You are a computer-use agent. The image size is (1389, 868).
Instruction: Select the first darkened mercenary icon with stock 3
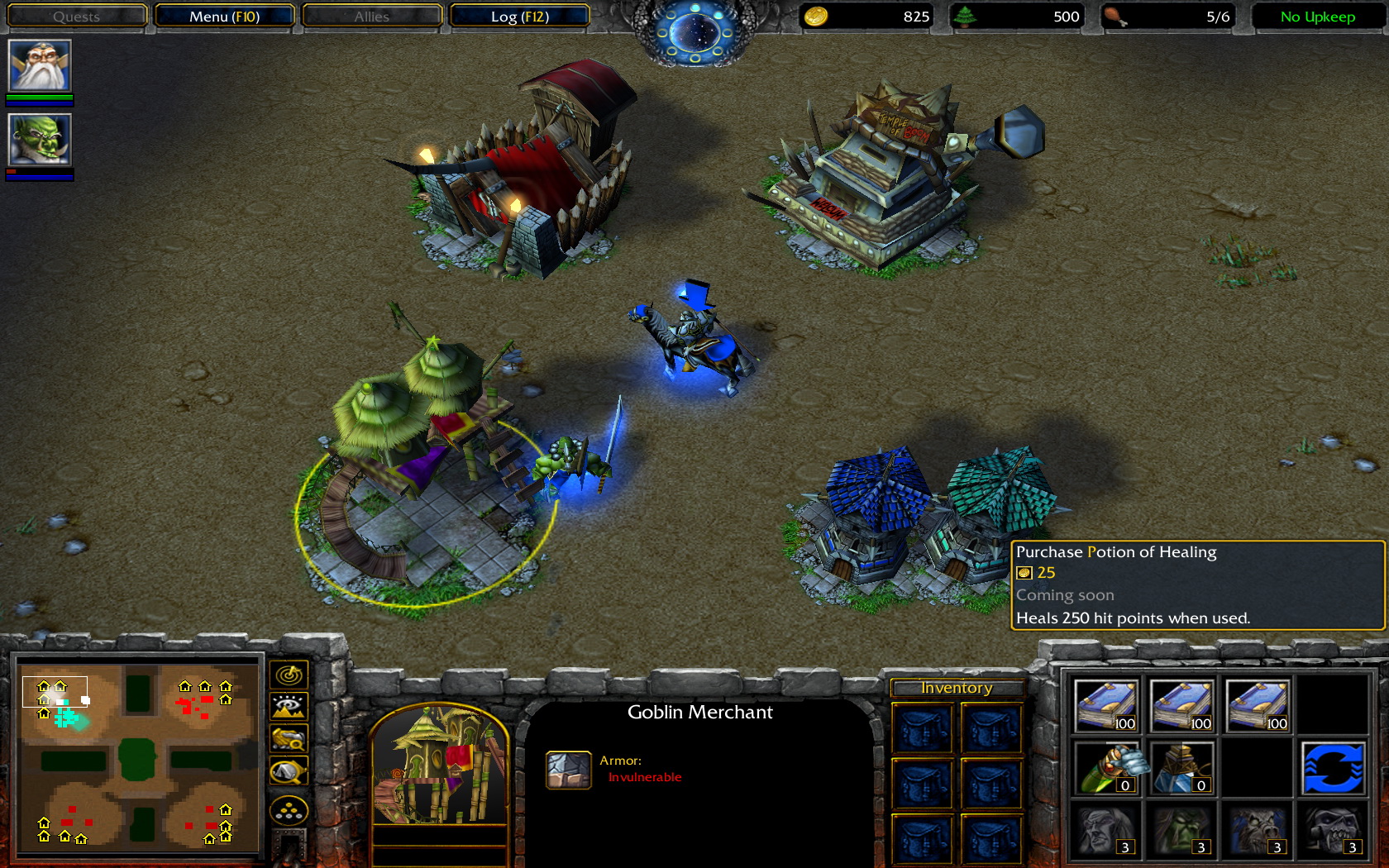click(x=1105, y=830)
